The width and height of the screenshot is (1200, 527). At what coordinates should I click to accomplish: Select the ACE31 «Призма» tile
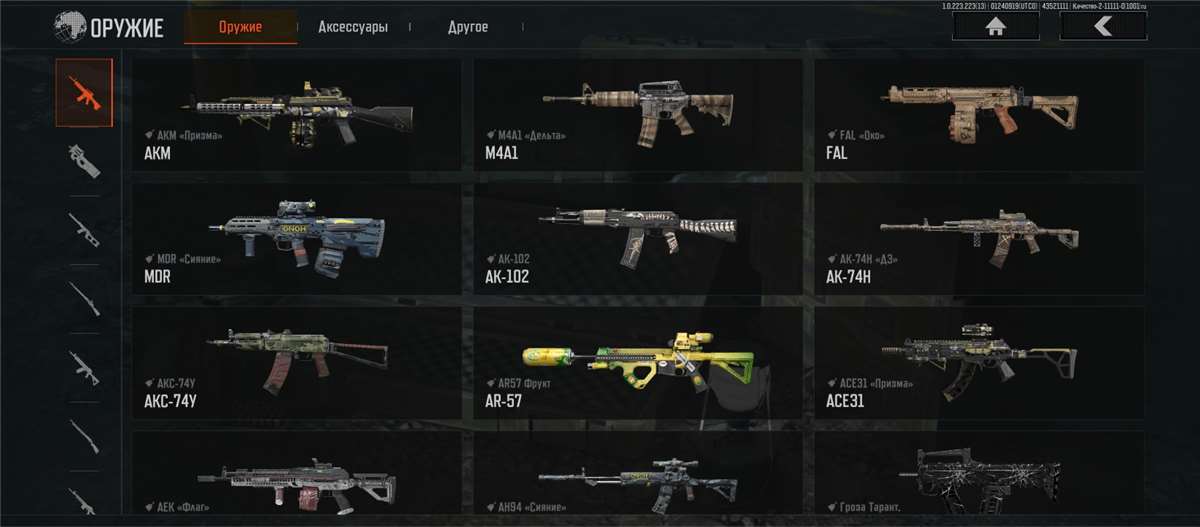(x=979, y=362)
